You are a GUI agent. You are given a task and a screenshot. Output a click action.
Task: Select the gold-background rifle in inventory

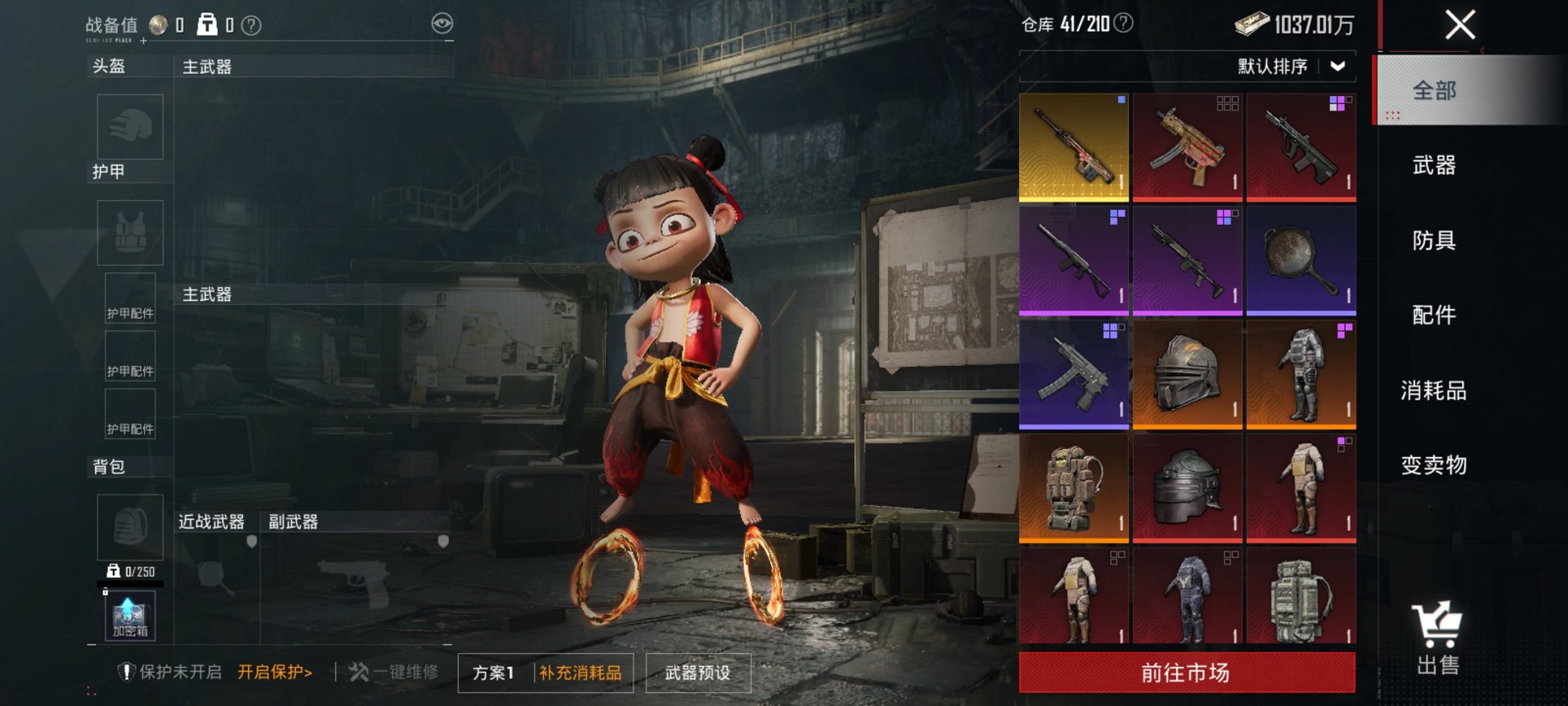1073,147
